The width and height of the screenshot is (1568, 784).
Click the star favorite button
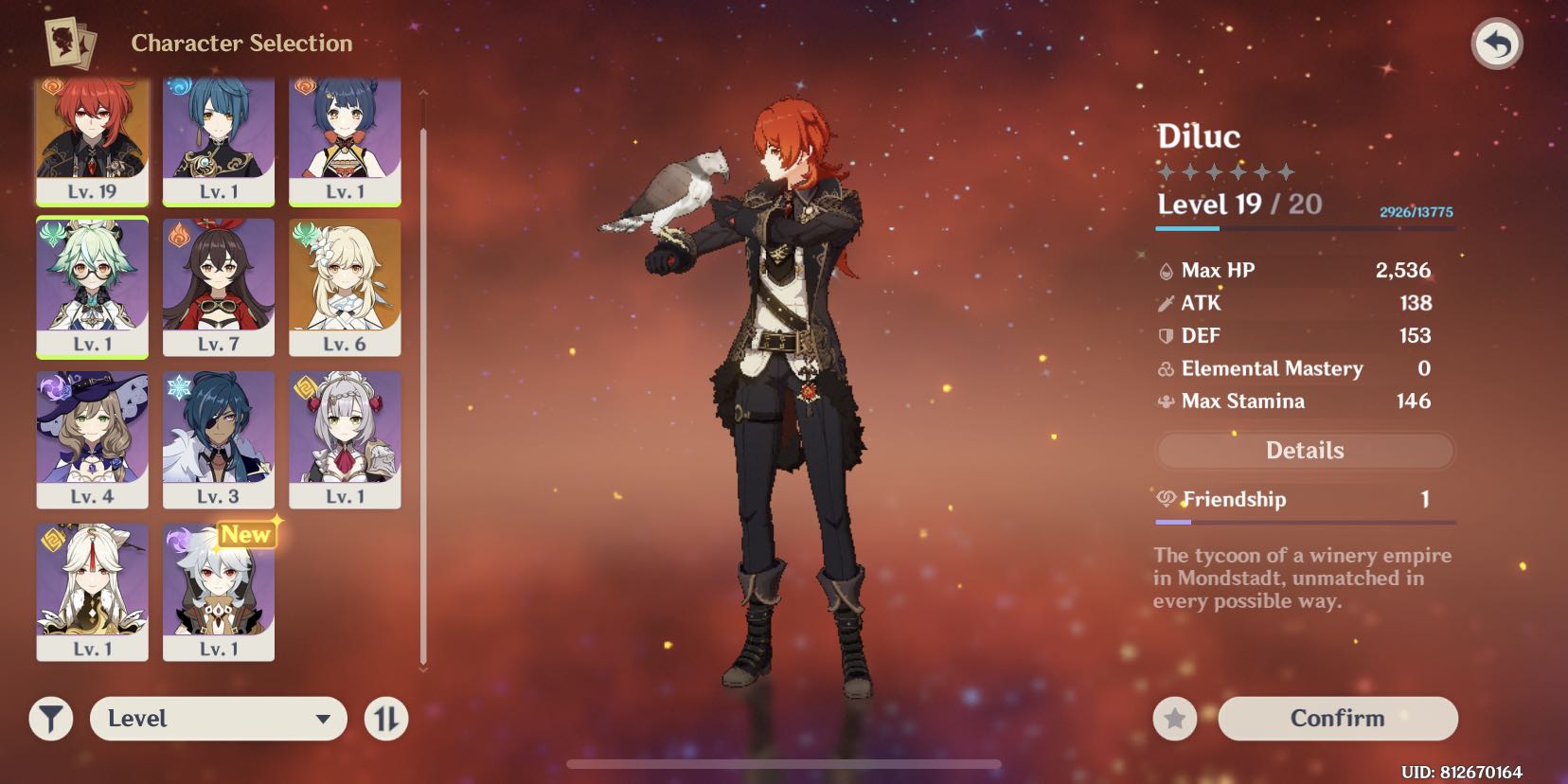click(1174, 720)
